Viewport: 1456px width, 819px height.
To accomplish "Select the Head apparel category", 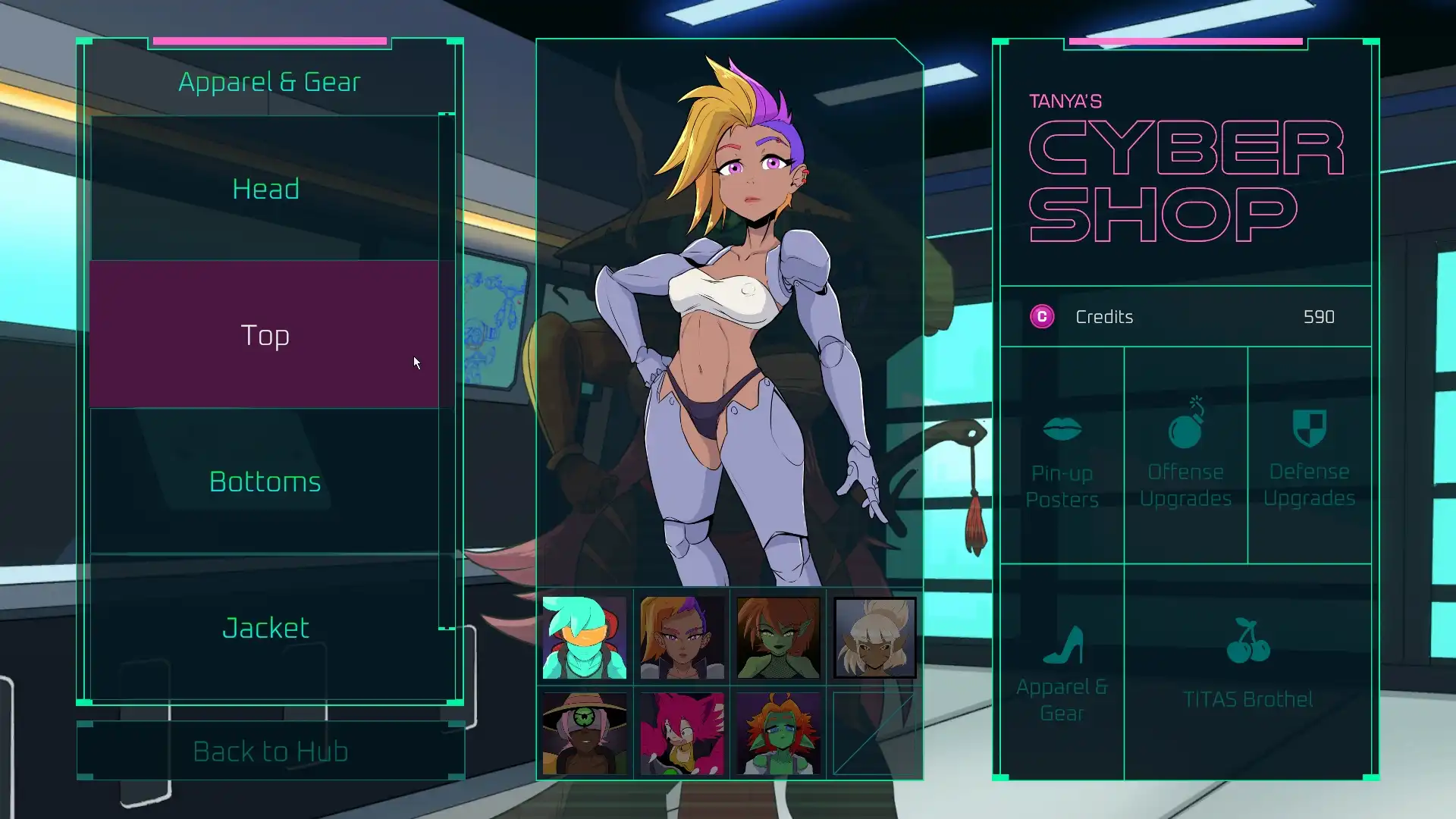I will (x=265, y=188).
